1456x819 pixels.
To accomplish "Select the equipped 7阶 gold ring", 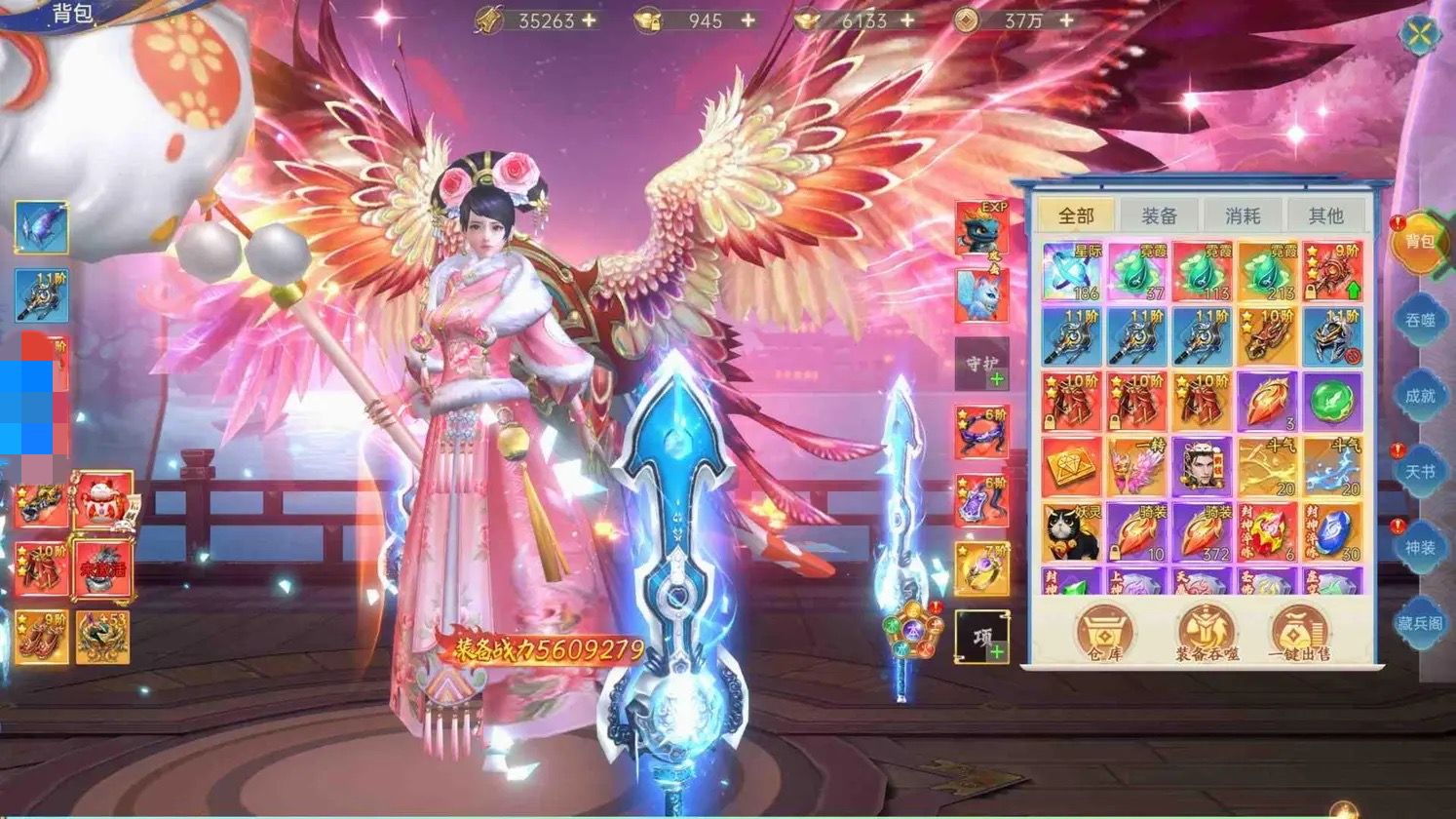I will pyautogui.click(x=982, y=567).
